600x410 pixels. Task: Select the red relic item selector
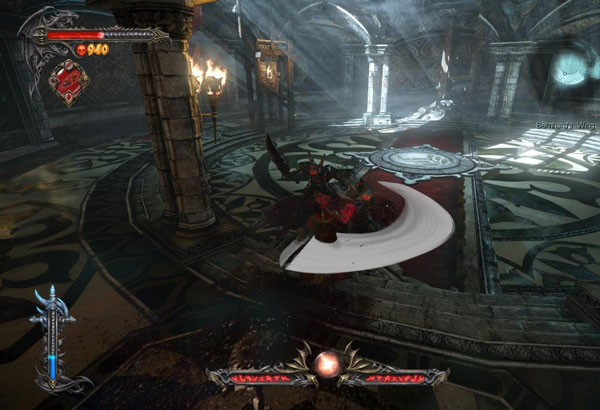click(x=68, y=79)
